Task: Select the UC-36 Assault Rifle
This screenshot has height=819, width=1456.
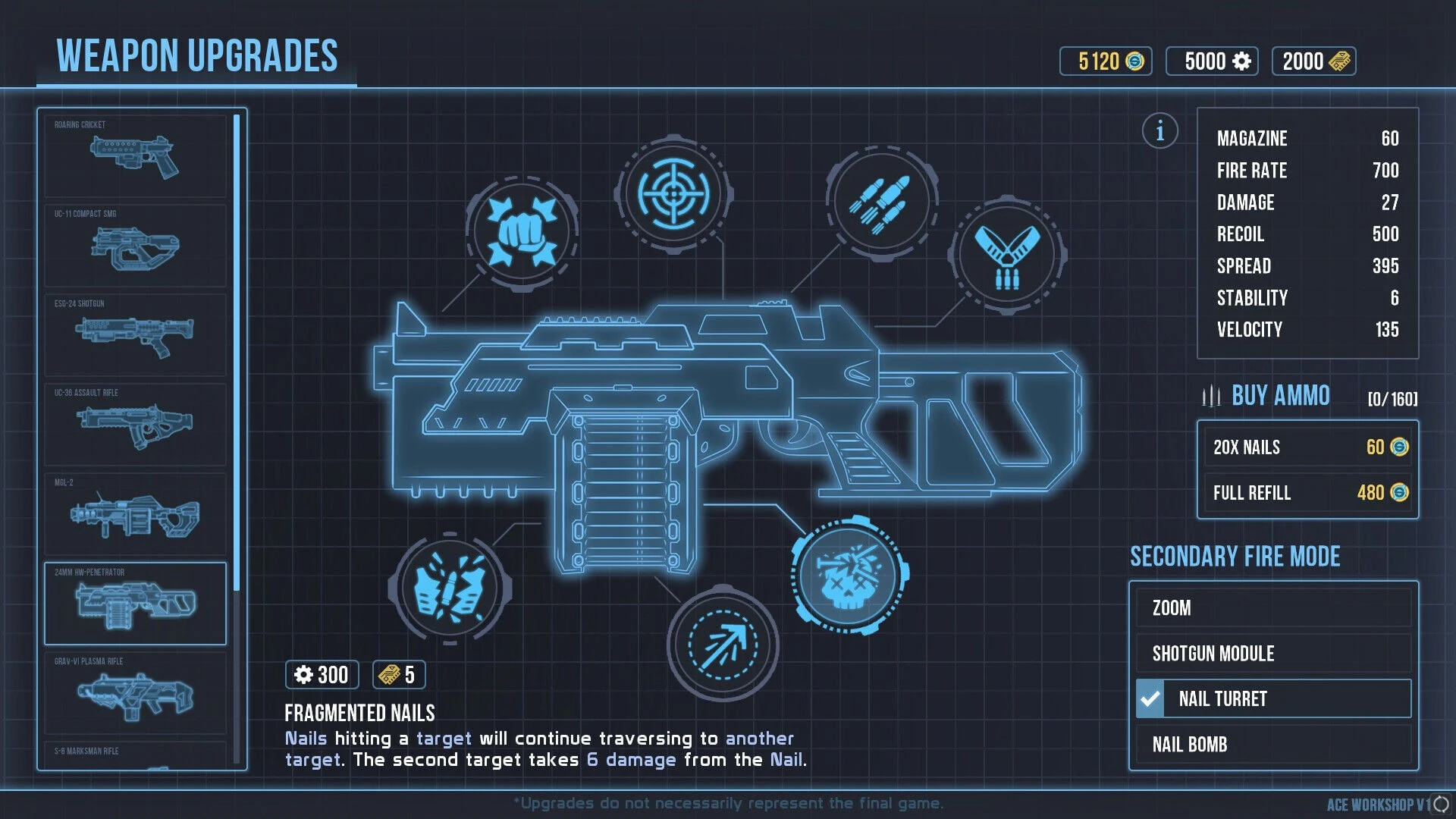Action: [x=135, y=425]
